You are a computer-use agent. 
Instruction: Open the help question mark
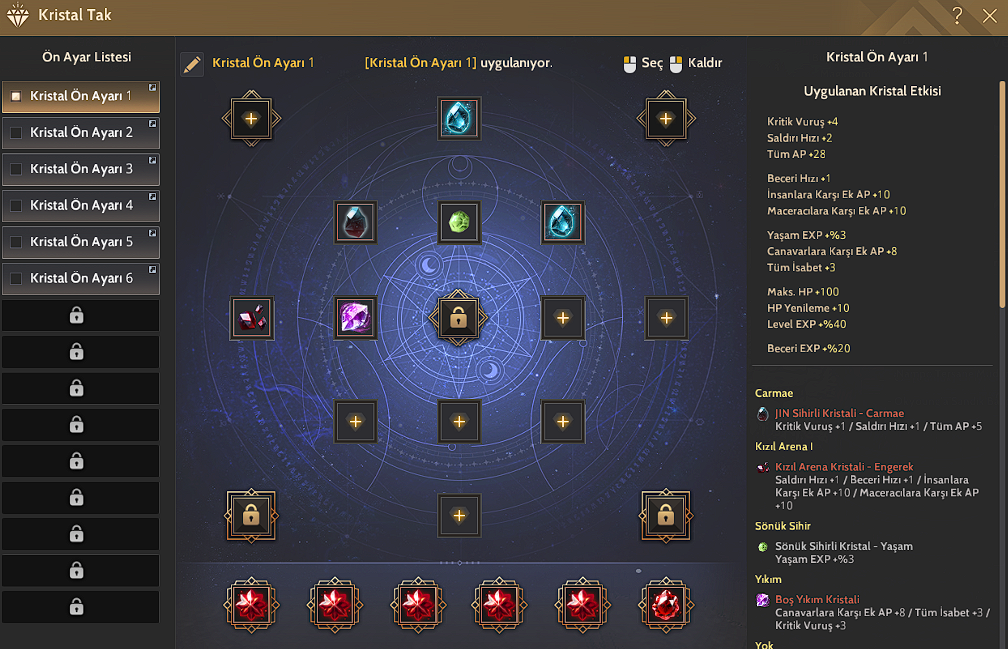(957, 15)
